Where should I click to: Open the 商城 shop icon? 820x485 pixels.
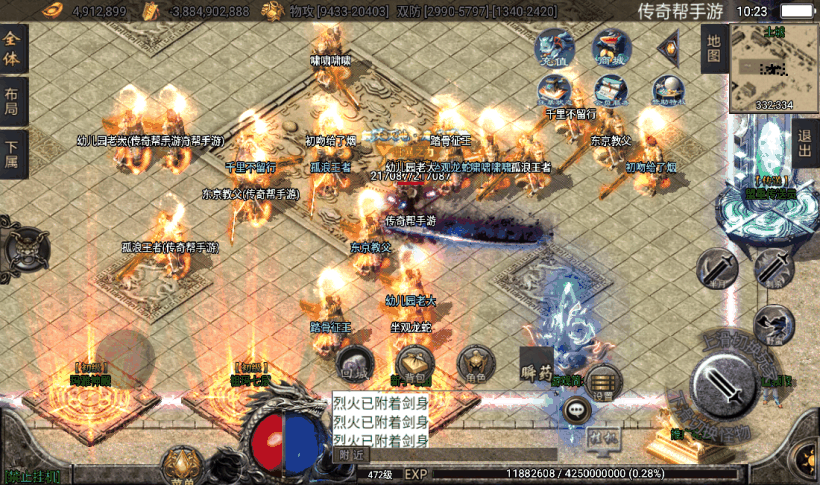click(x=610, y=47)
